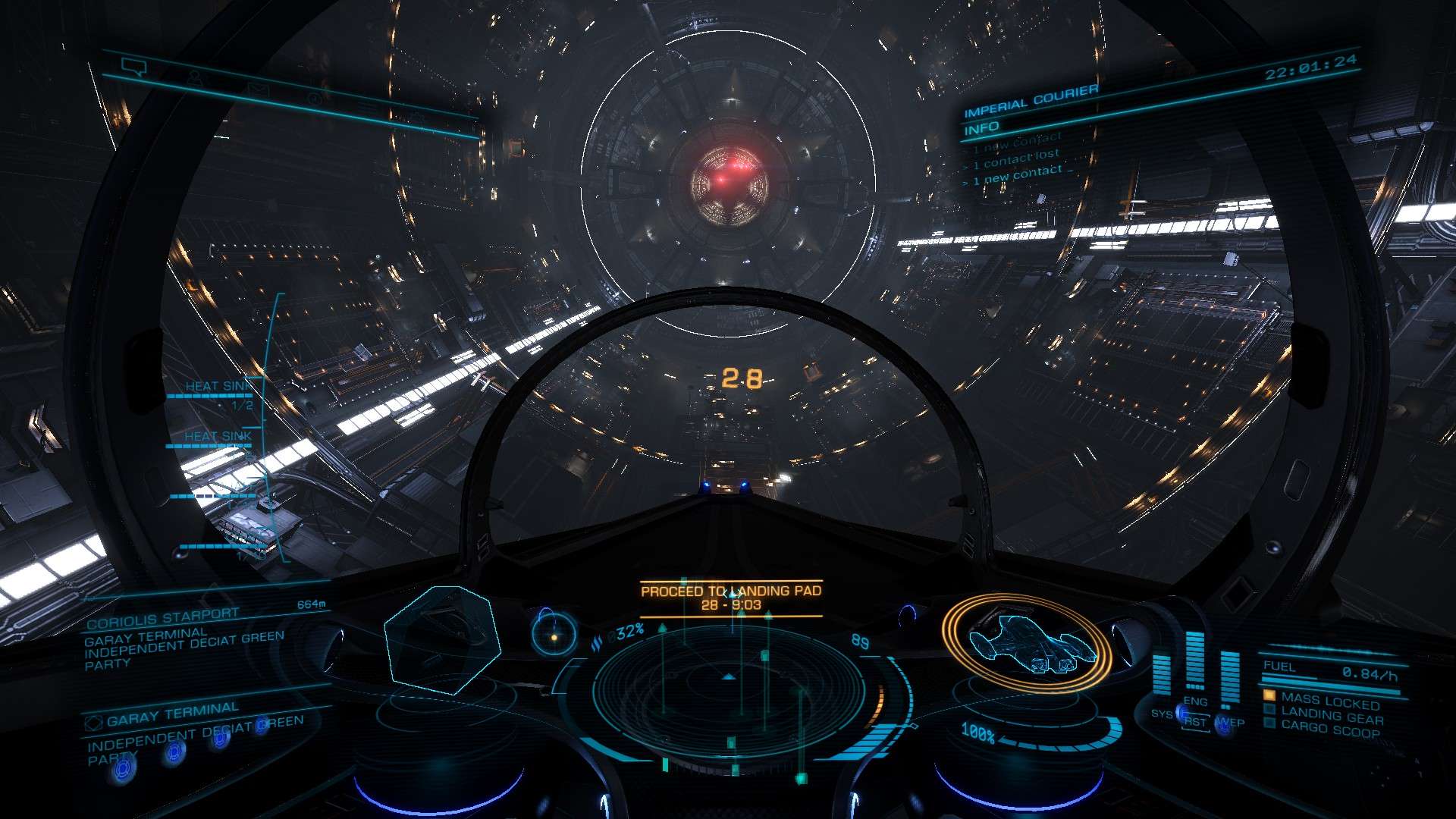Select the hexagonal target hologram display
The width and height of the screenshot is (1456, 819).
(x=442, y=639)
